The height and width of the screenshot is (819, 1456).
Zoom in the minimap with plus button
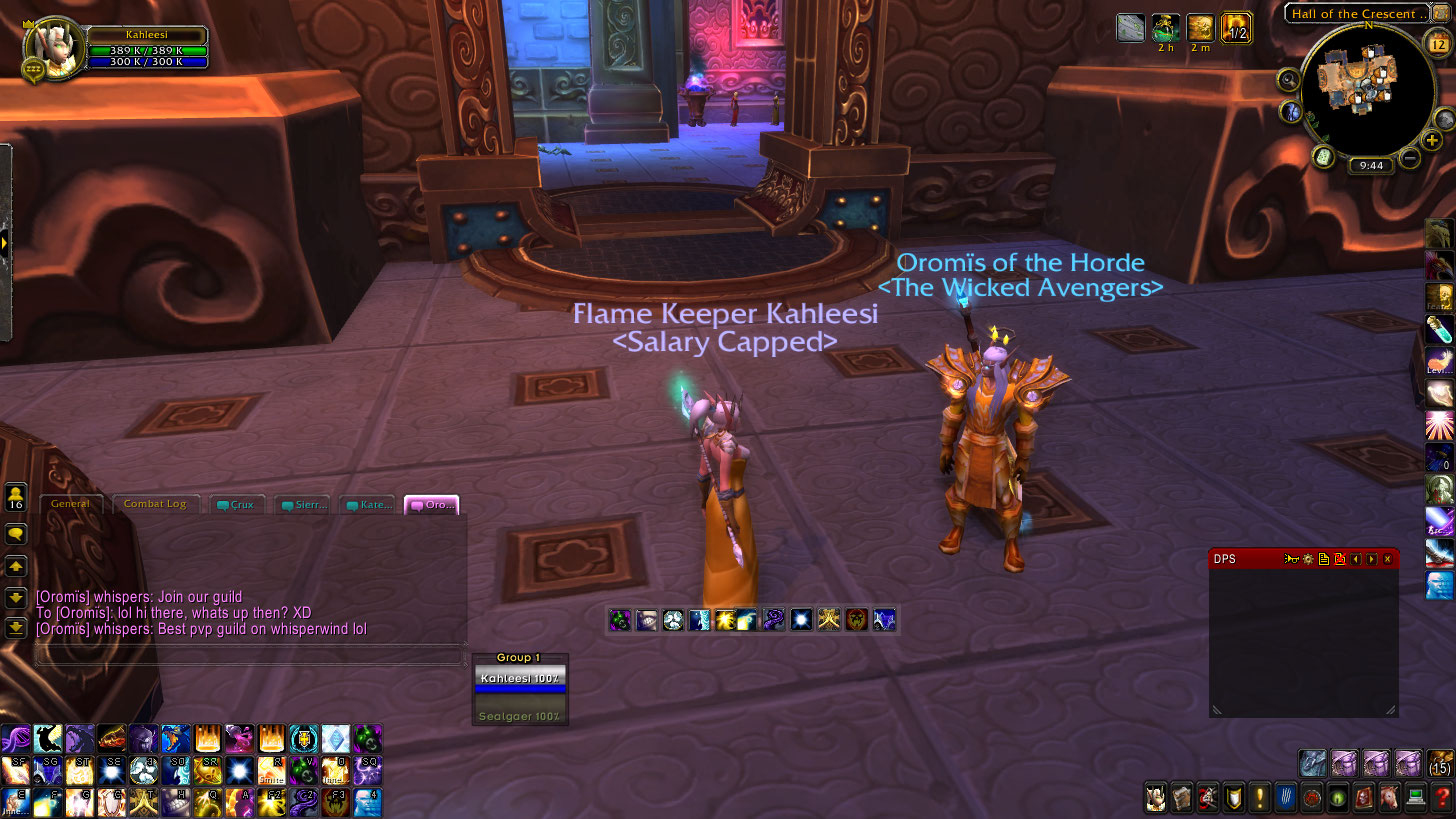pyautogui.click(x=1433, y=141)
